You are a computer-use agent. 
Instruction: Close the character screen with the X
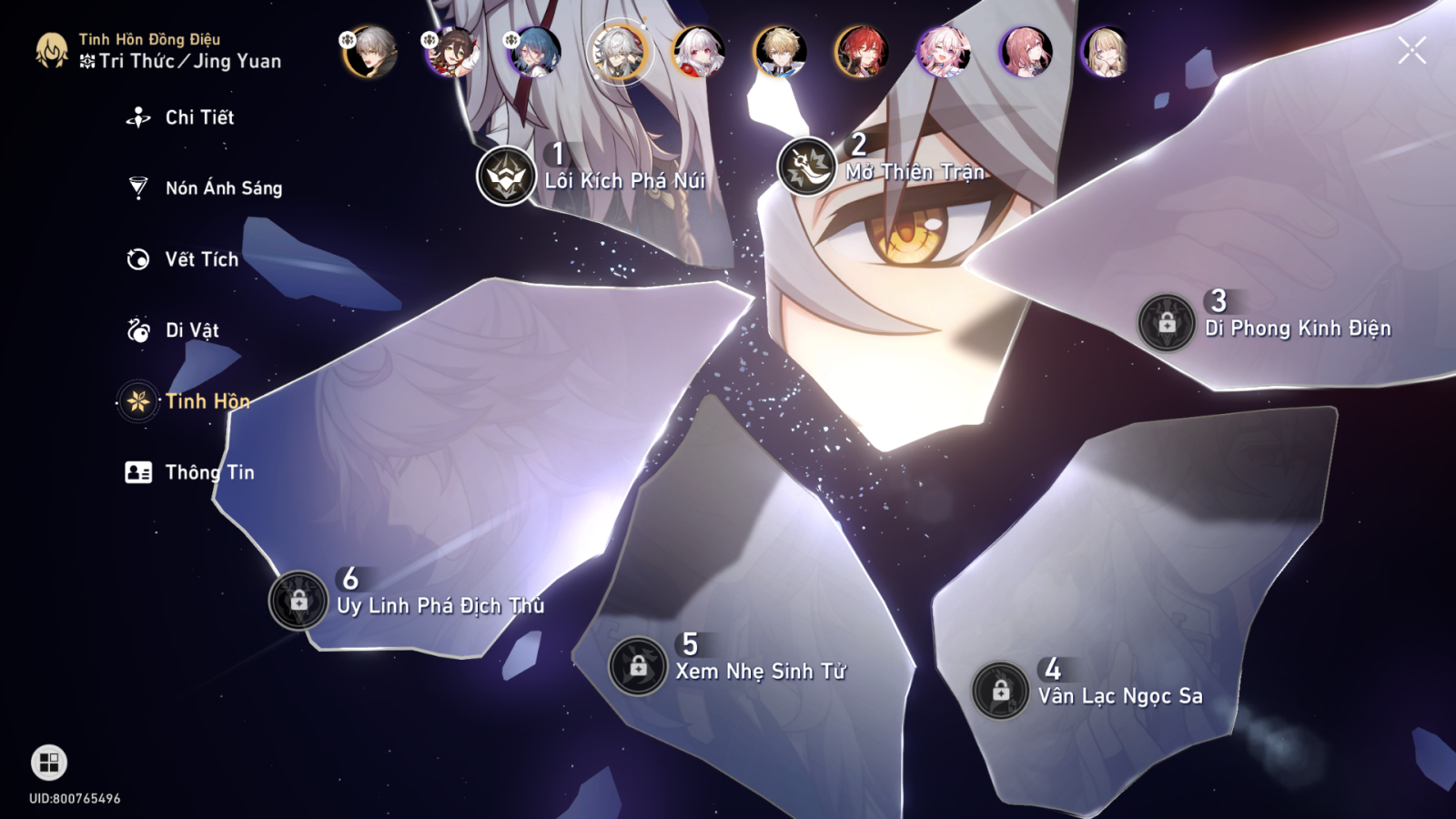pos(1411,51)
